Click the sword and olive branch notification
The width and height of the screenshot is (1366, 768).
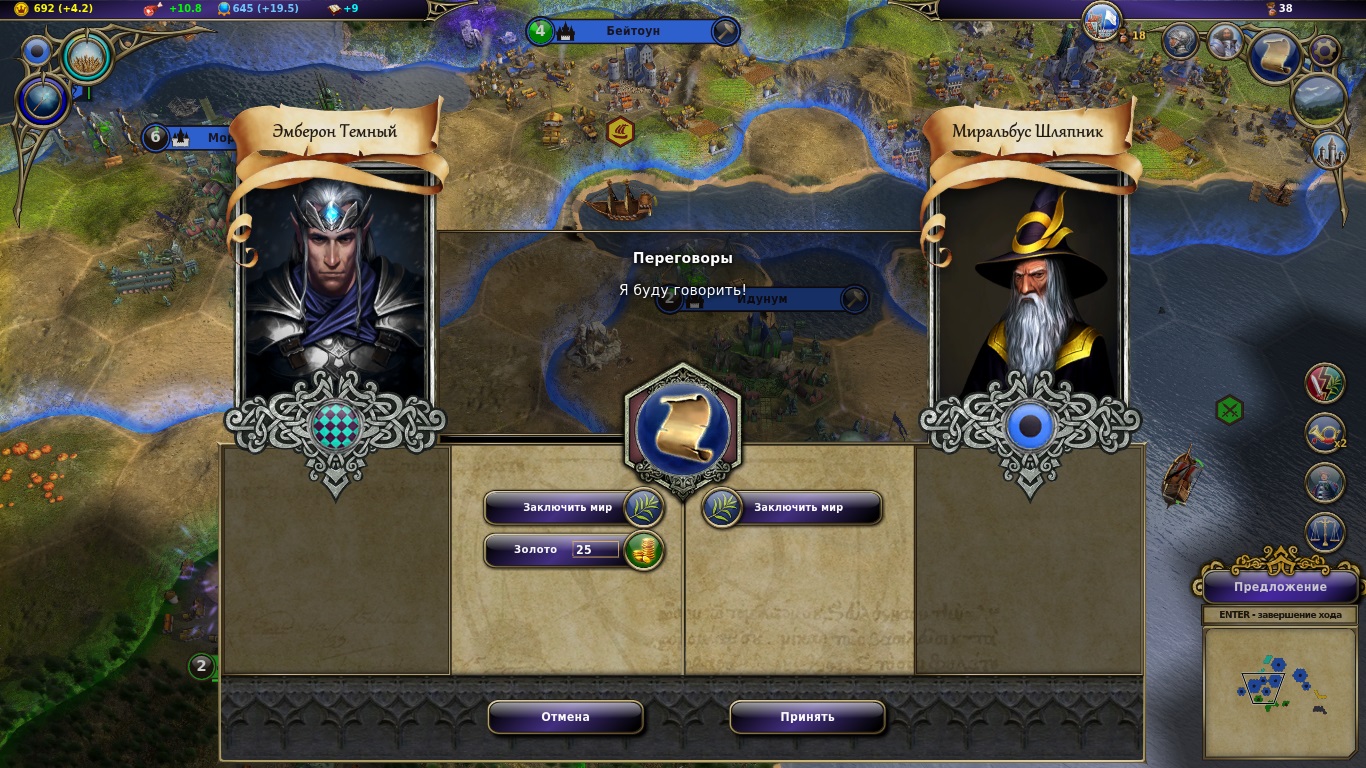[1325, 383]
